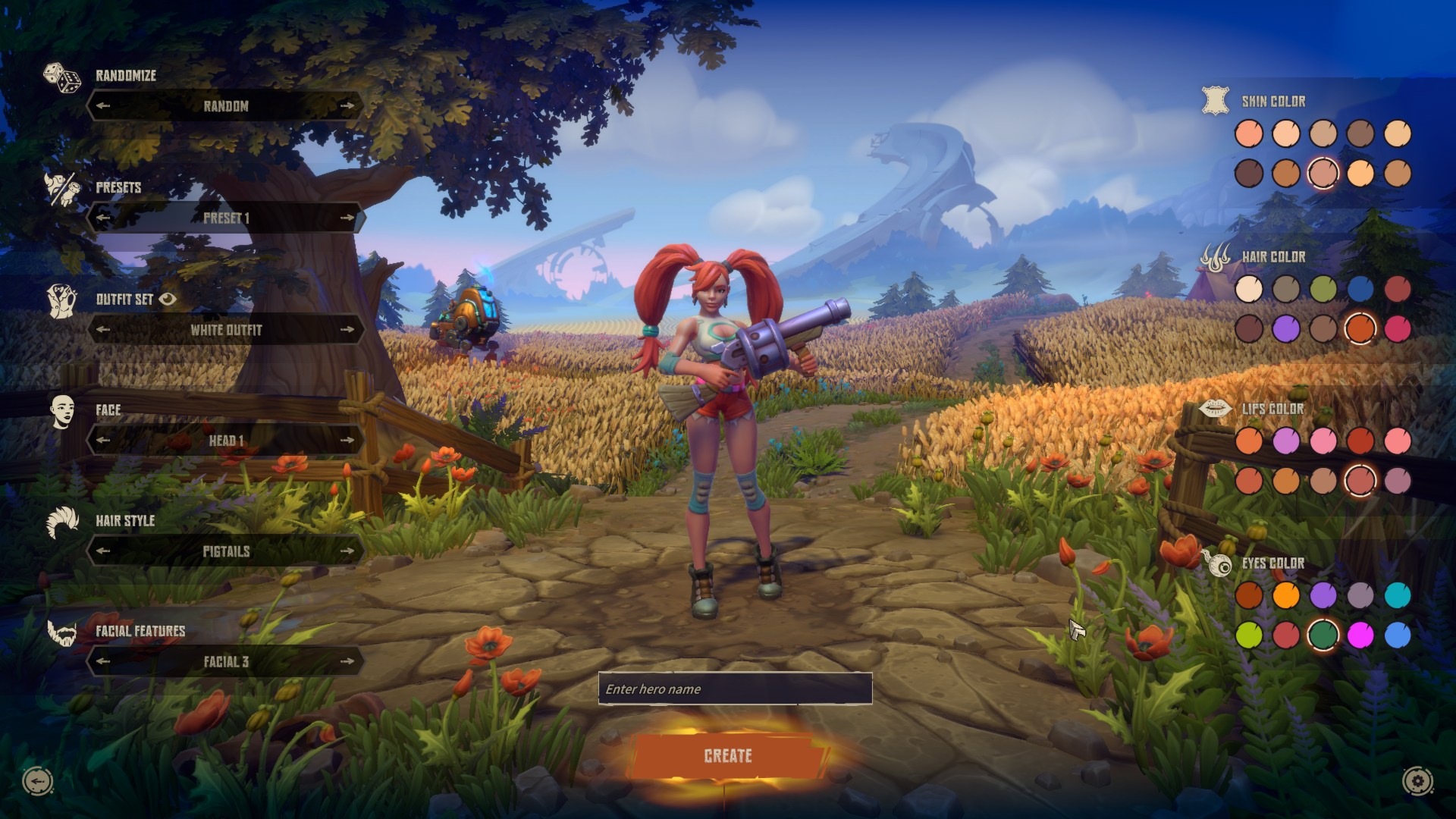
Task: Click the Randomize dice icon
Action: click(61, 78)
